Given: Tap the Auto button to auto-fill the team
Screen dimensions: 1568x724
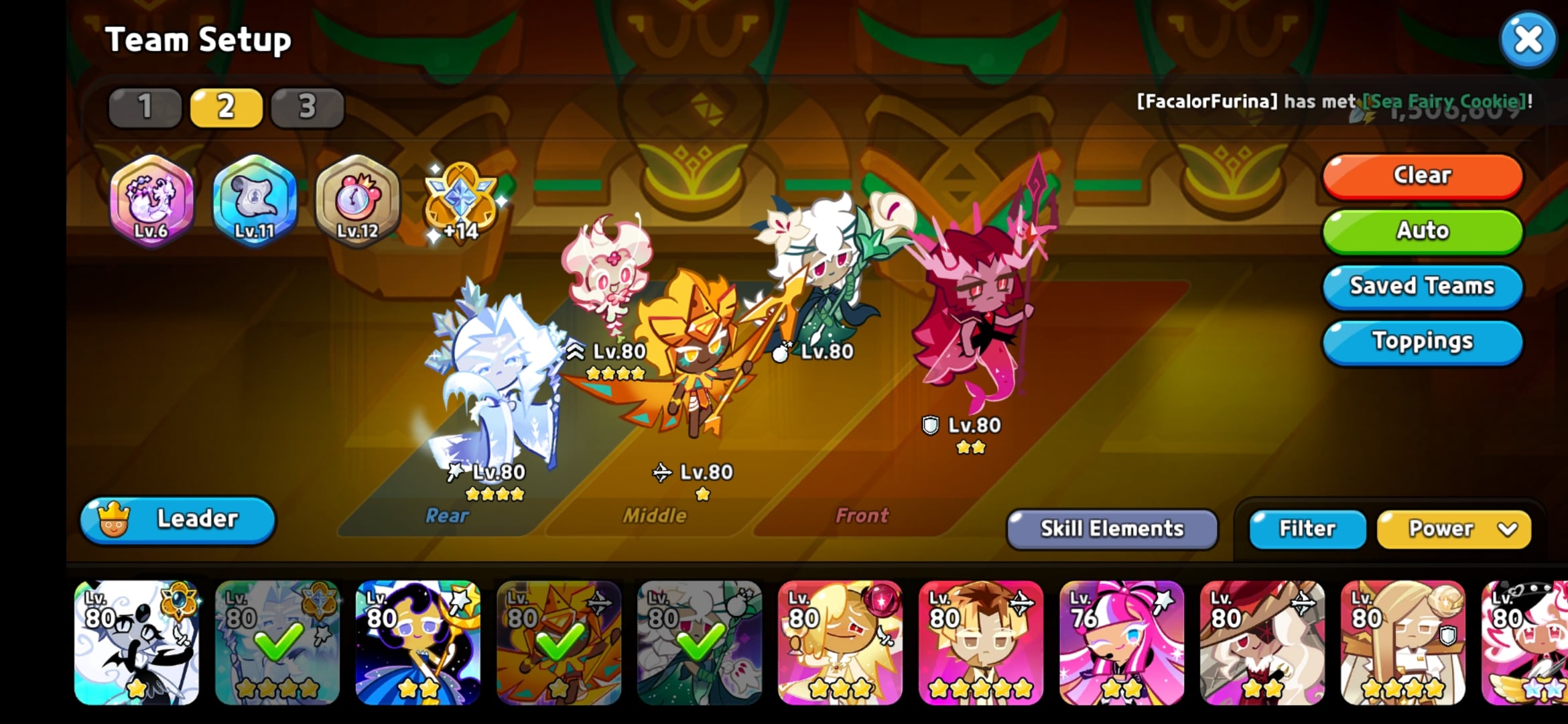Looking at the screenshot, I should coord(1422,231).
